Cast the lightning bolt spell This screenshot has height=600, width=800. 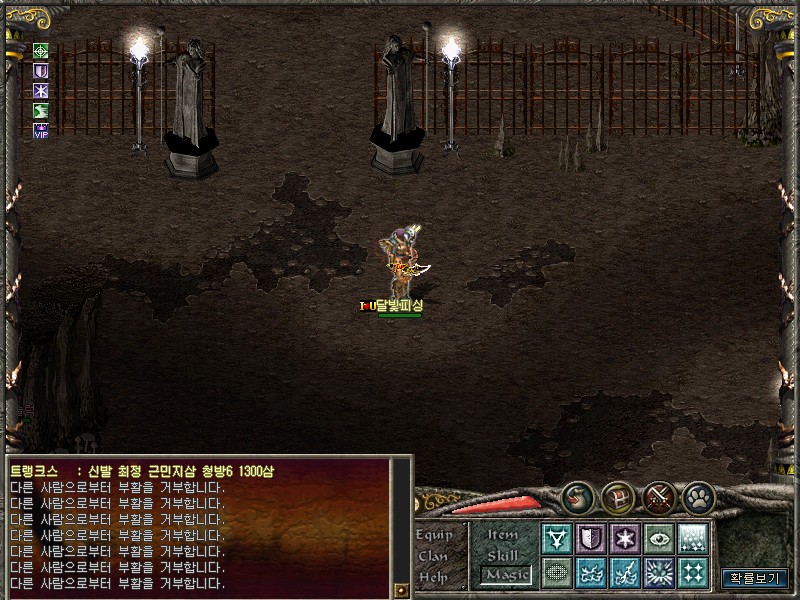click(625, 572)
